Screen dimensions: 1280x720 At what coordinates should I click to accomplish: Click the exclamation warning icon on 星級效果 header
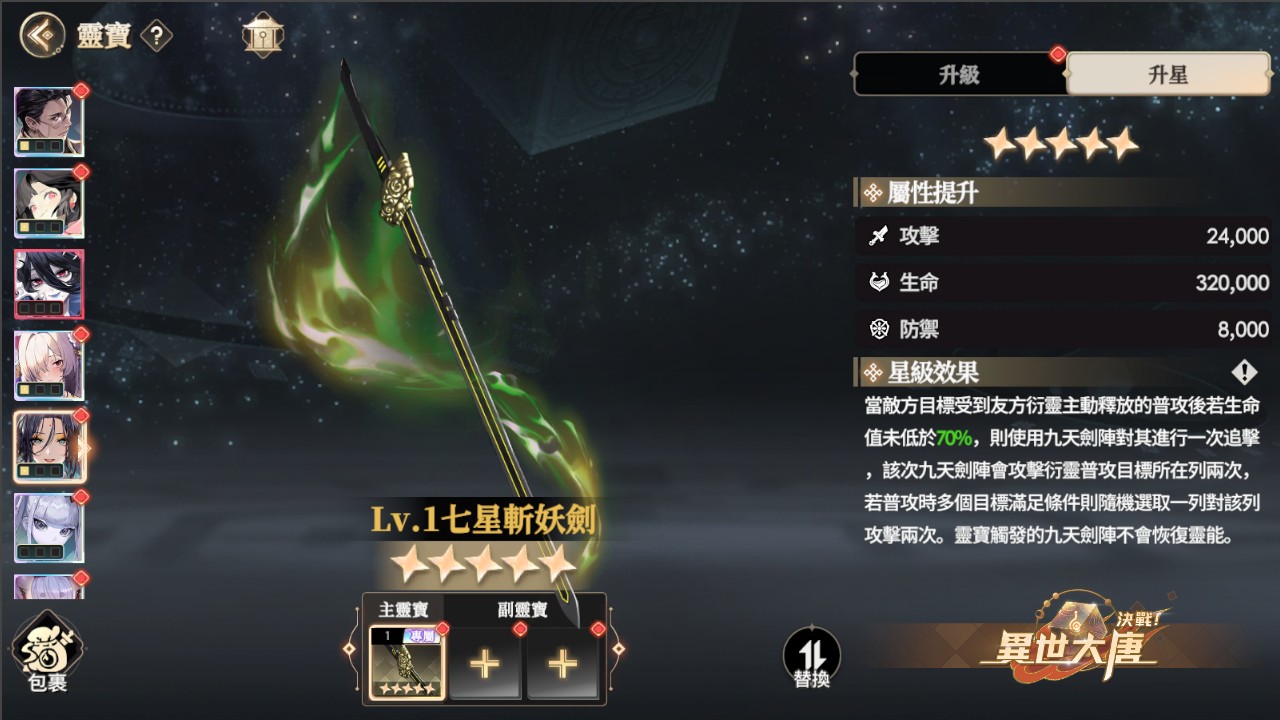[1243, 373]
